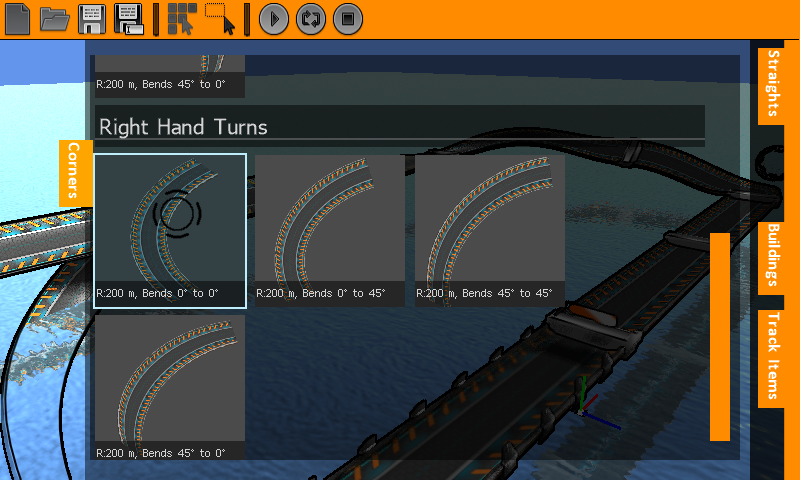
Task: Choose right turn with bends 45° to 0°
Action: pyautogui.click(x=170, y=387)
